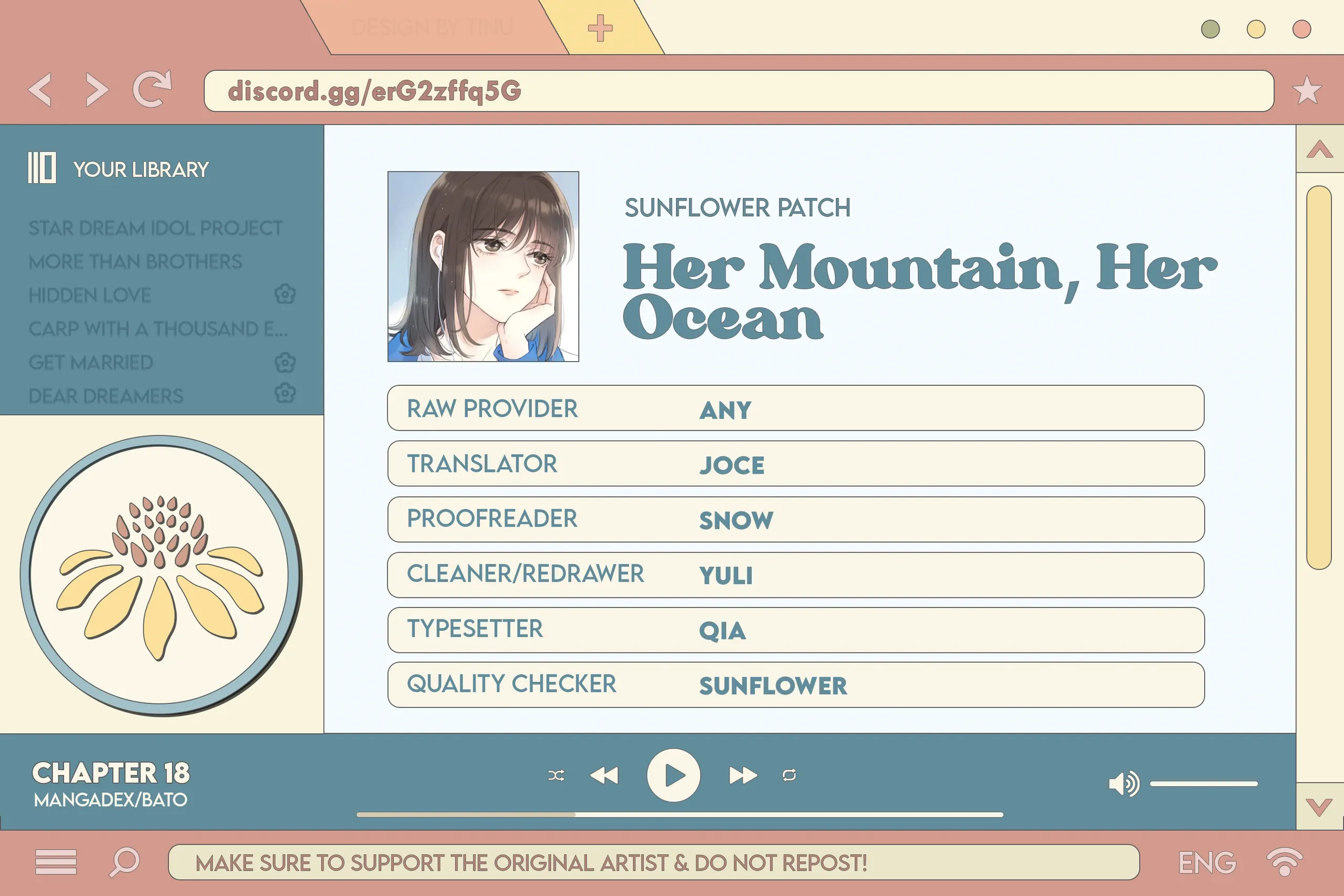
Task: Bookmark the page with the star icon
Action: [1307, 90]
